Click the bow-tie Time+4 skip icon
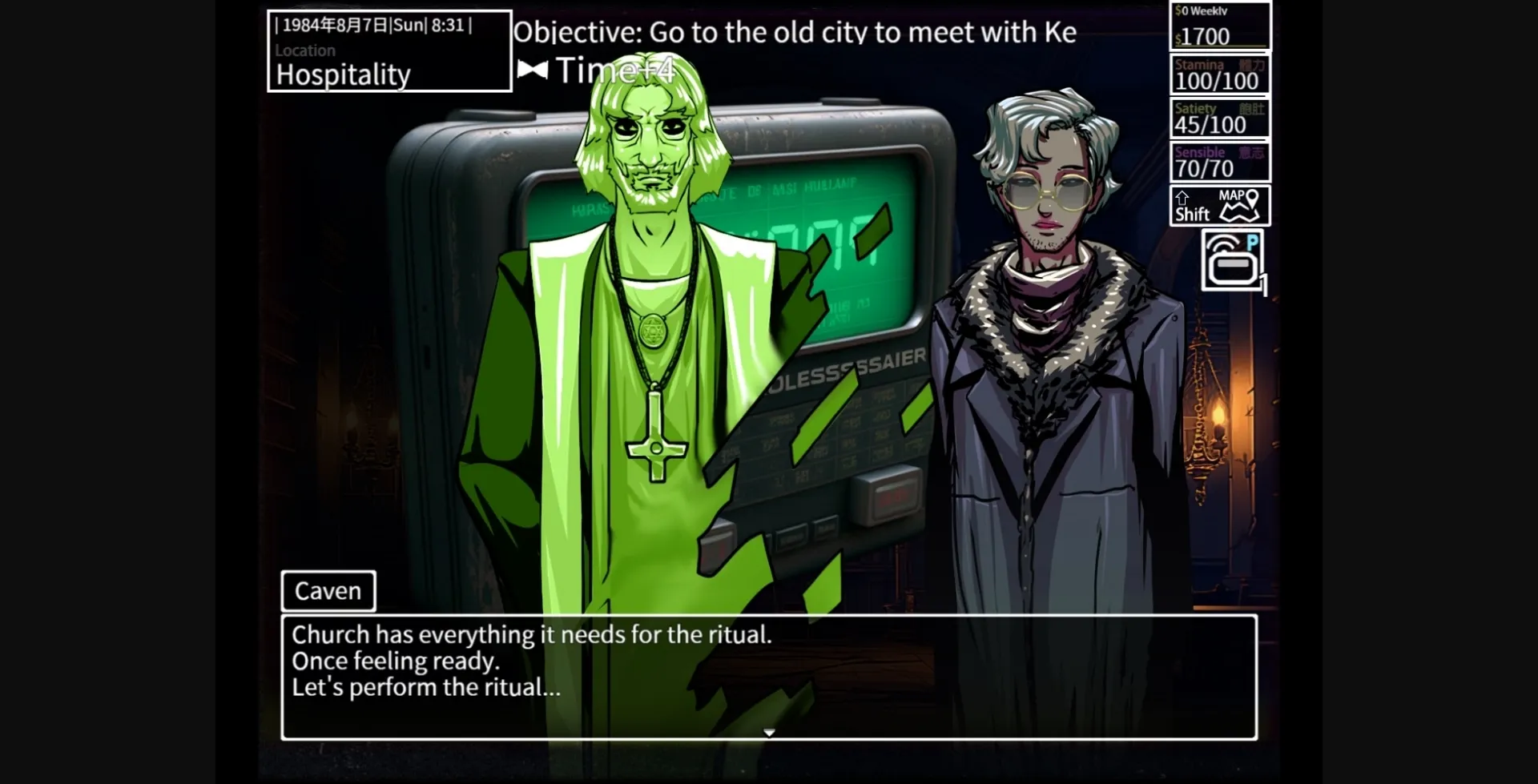This screenshot has height=784, width=1538. (532, 71)
